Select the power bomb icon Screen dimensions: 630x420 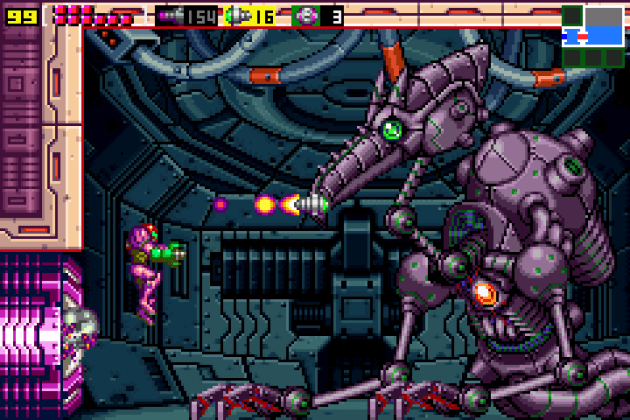(x=304, y=16)
